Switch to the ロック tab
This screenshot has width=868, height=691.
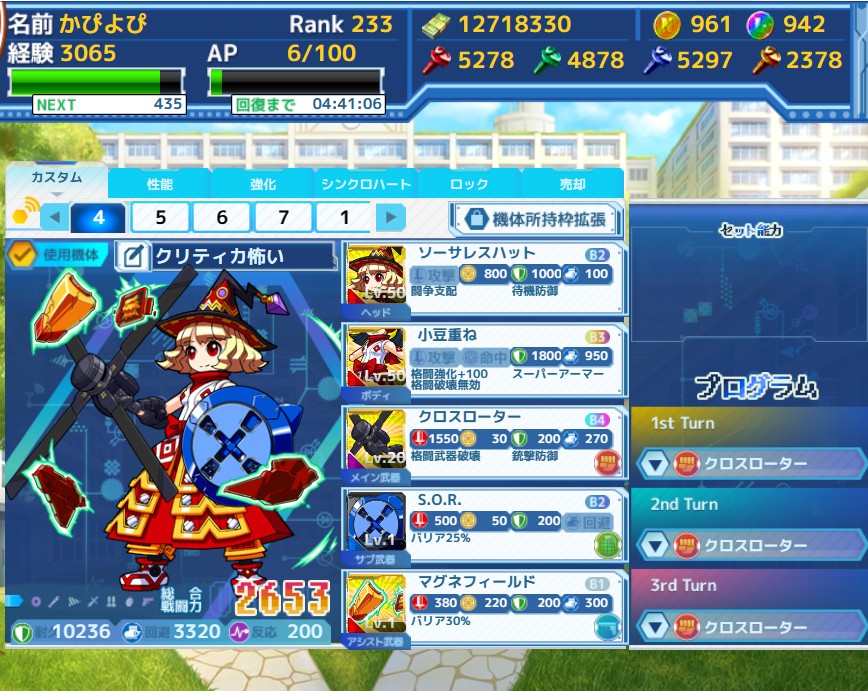pyautogui.click(x=469, y=185)
